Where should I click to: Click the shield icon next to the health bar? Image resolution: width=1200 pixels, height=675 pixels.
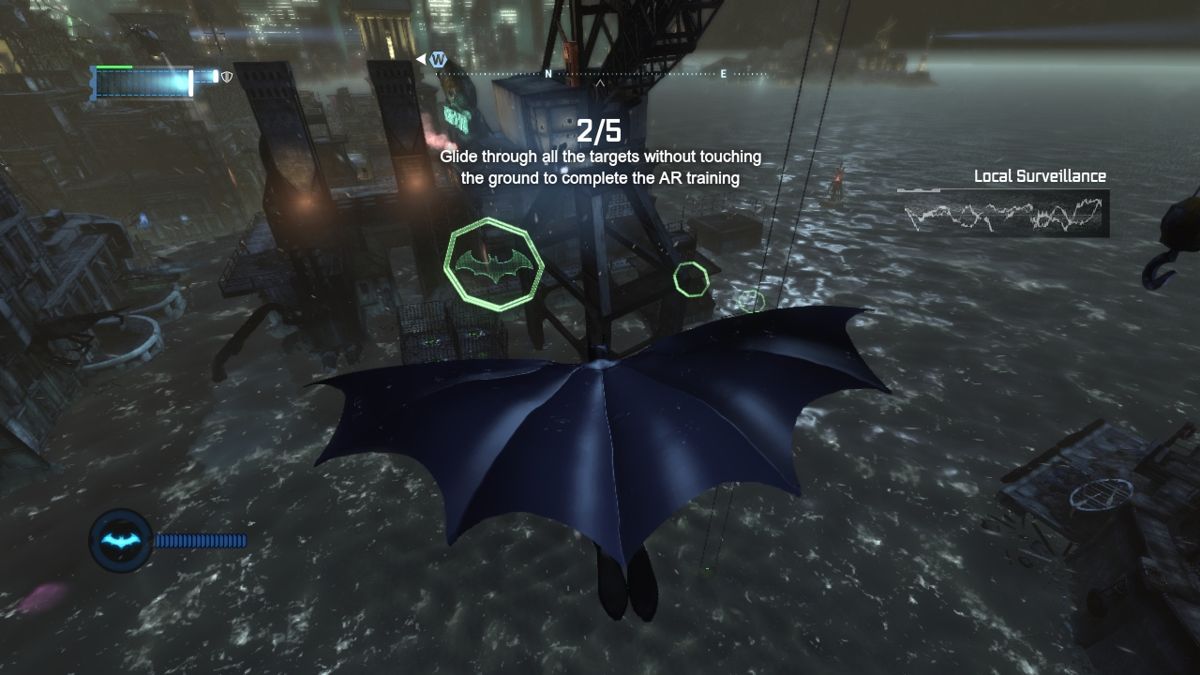pos(227,76)
